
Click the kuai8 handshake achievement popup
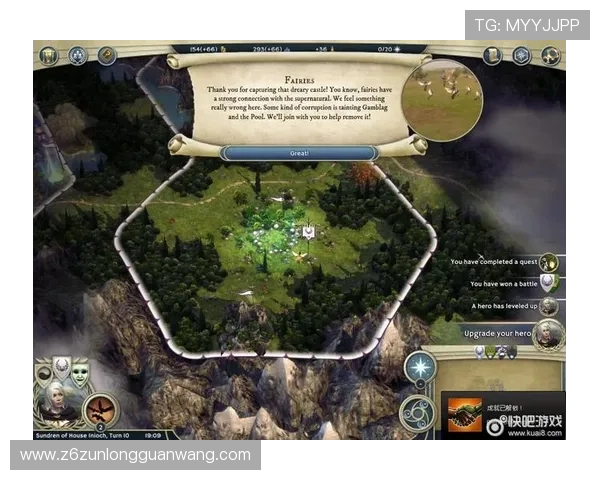pyautogui.click(x=463, y=413)
